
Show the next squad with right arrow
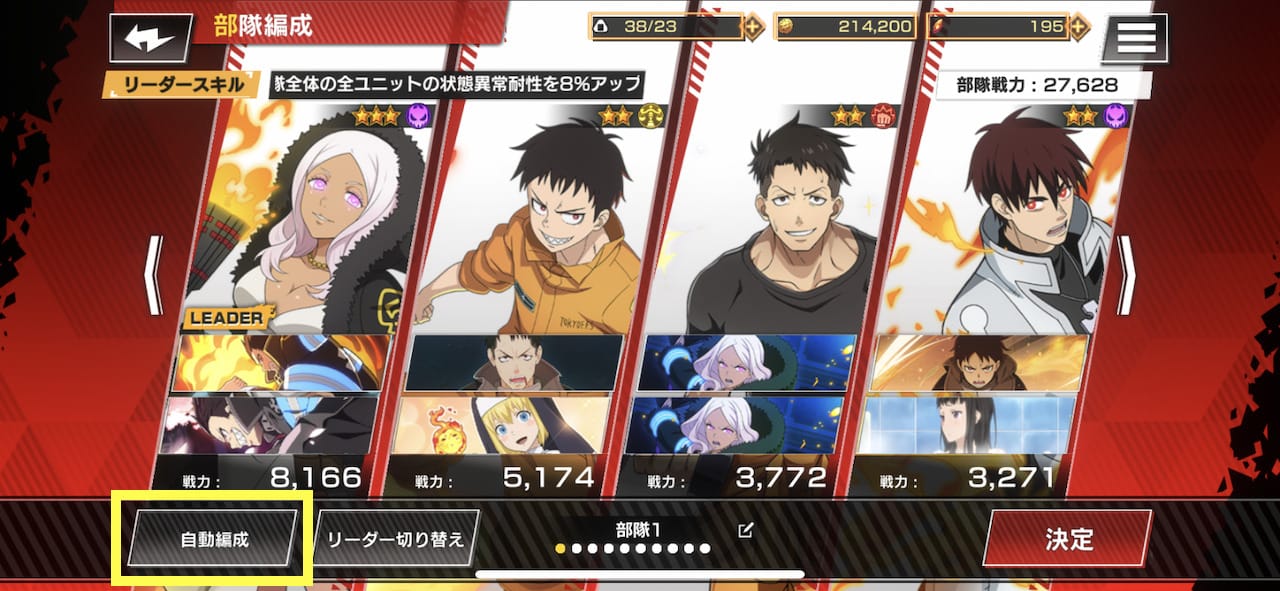tap(1127, 275)
